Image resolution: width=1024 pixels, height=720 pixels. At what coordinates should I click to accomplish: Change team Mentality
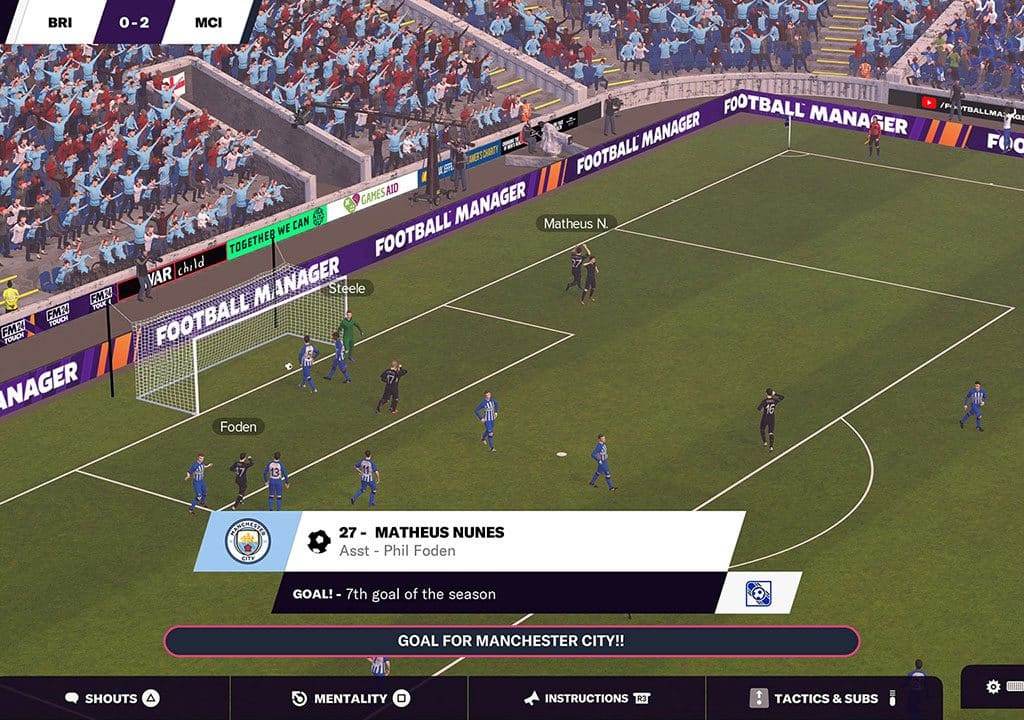point(350,698)
